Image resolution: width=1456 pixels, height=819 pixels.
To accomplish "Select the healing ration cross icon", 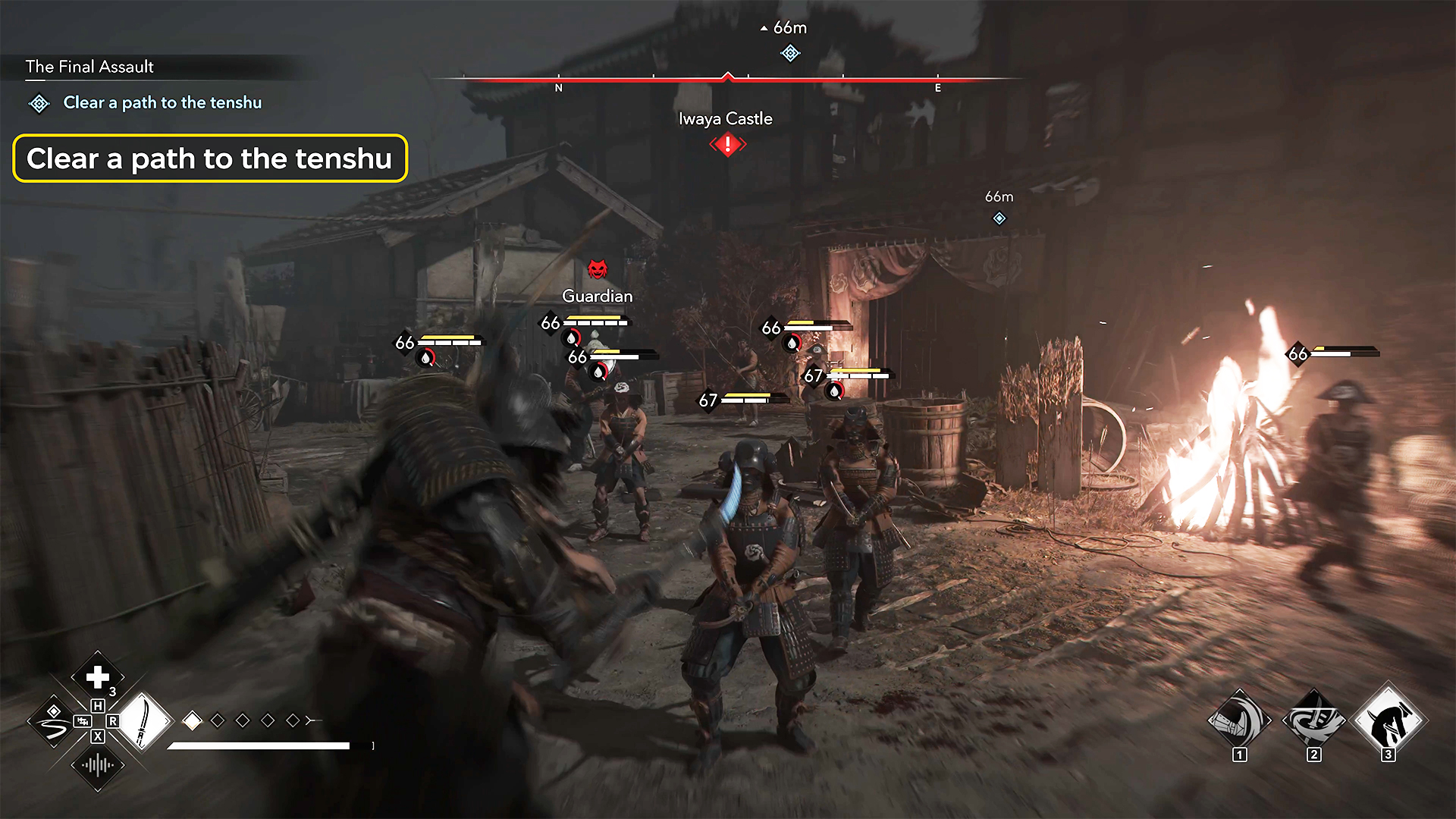I will tap(98, 676).
